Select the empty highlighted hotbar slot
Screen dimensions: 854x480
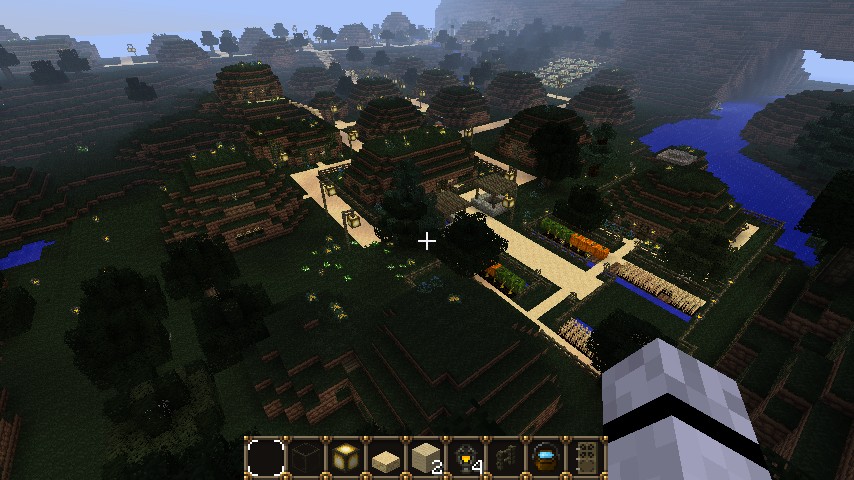tap(266, 458)
